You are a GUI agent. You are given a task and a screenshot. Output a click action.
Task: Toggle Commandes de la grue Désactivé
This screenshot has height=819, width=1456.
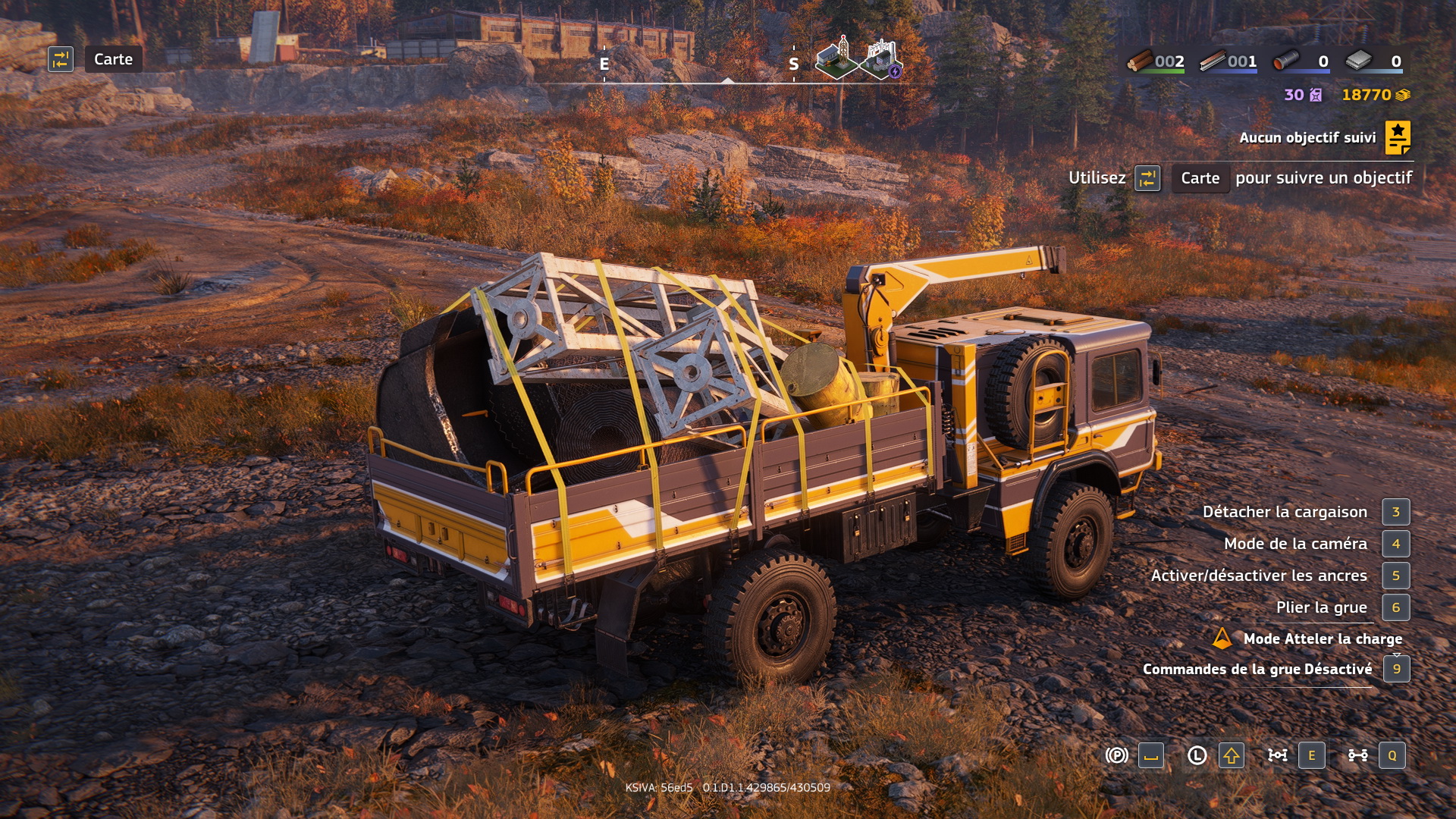1257,669
